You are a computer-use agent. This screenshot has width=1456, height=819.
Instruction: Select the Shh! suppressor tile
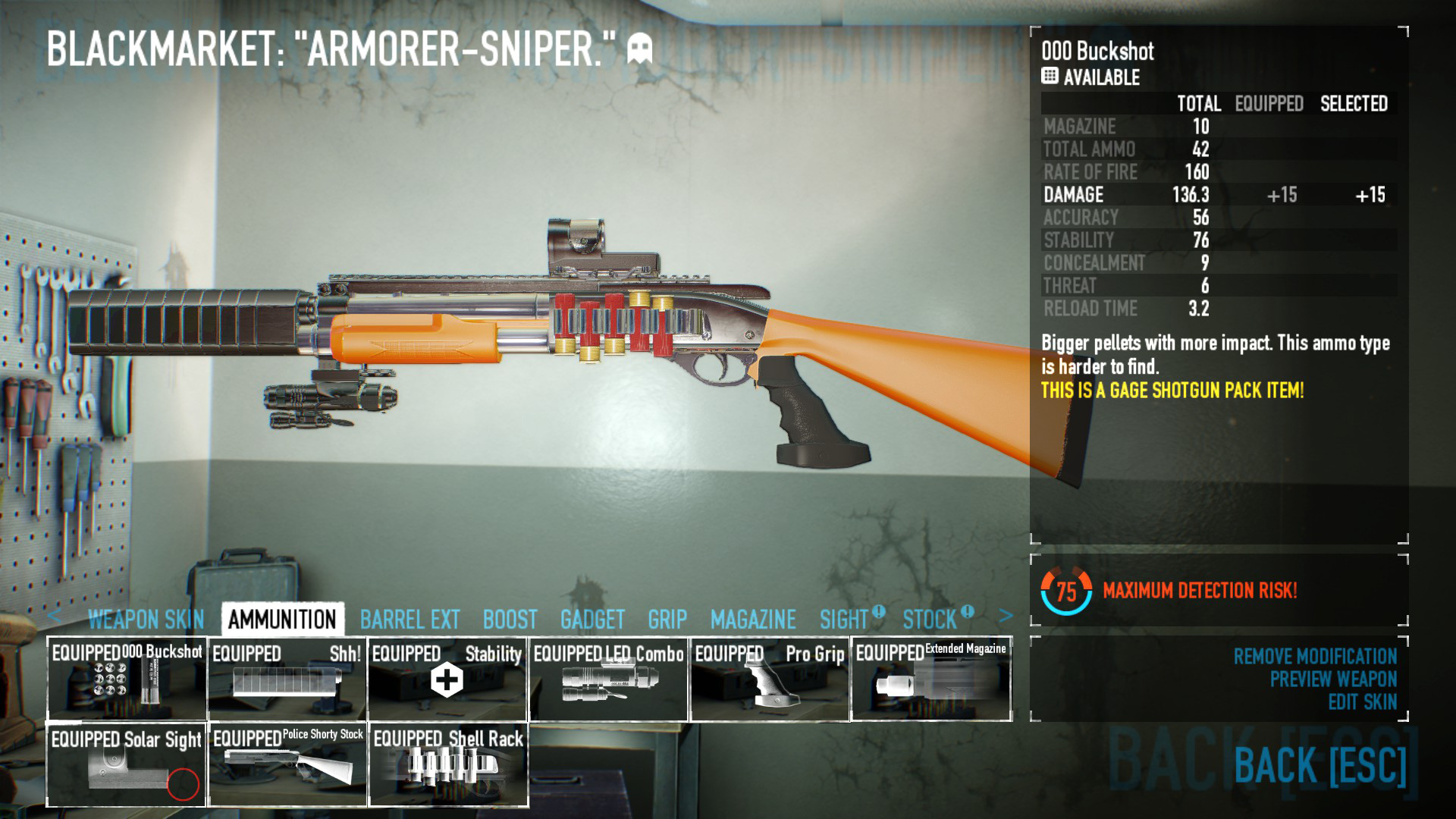(x=287, y=679)
